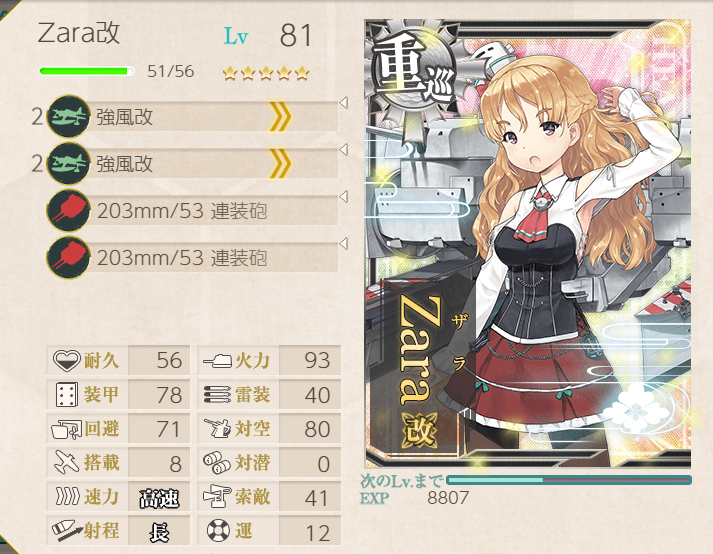Choose the first 203mm/53 連装砲 gun slot
Viewport: 713px width, 554px height.
190,210
